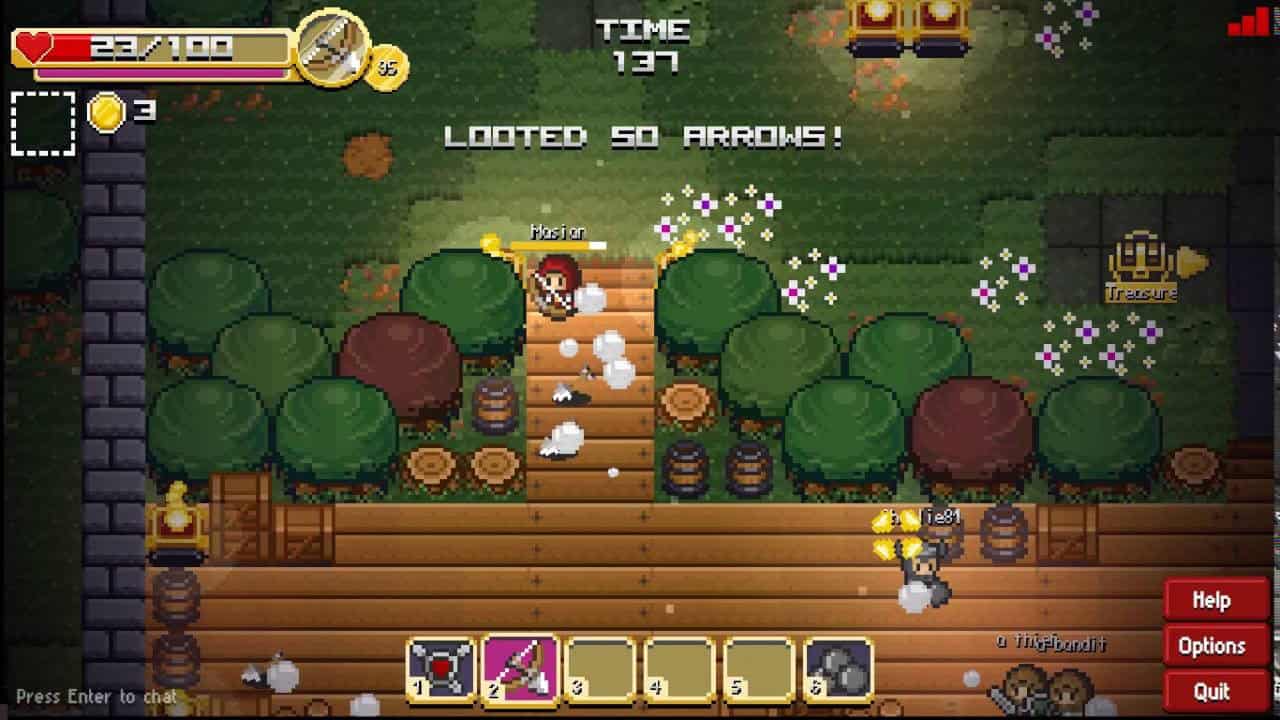Viewport: 1280px width, 720px height.
Task: Select the bombs in hotbar slot 6
Action: pos(836,665)
